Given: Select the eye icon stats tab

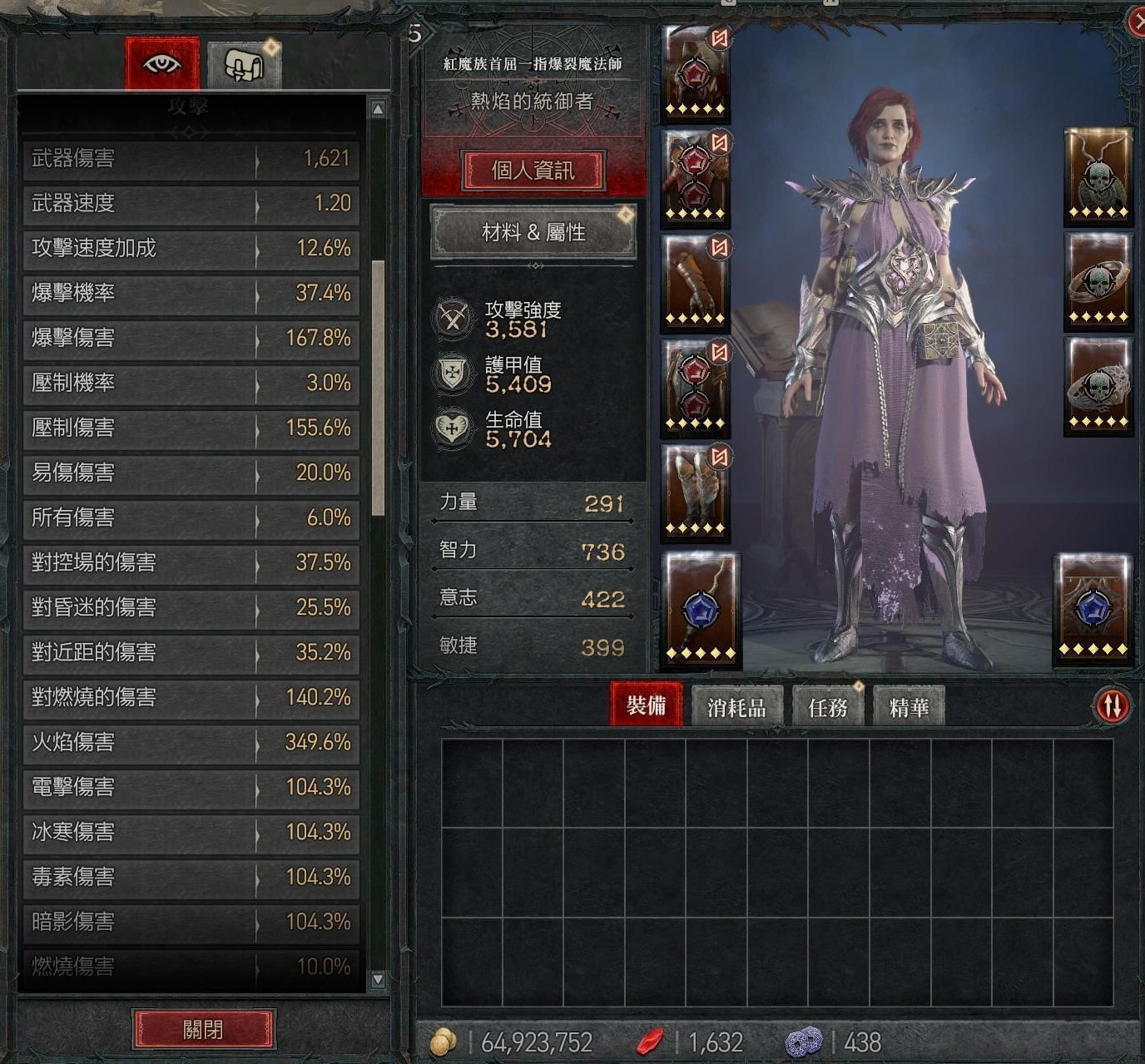Looking at the screenshot, I should (x=162, y=63).
